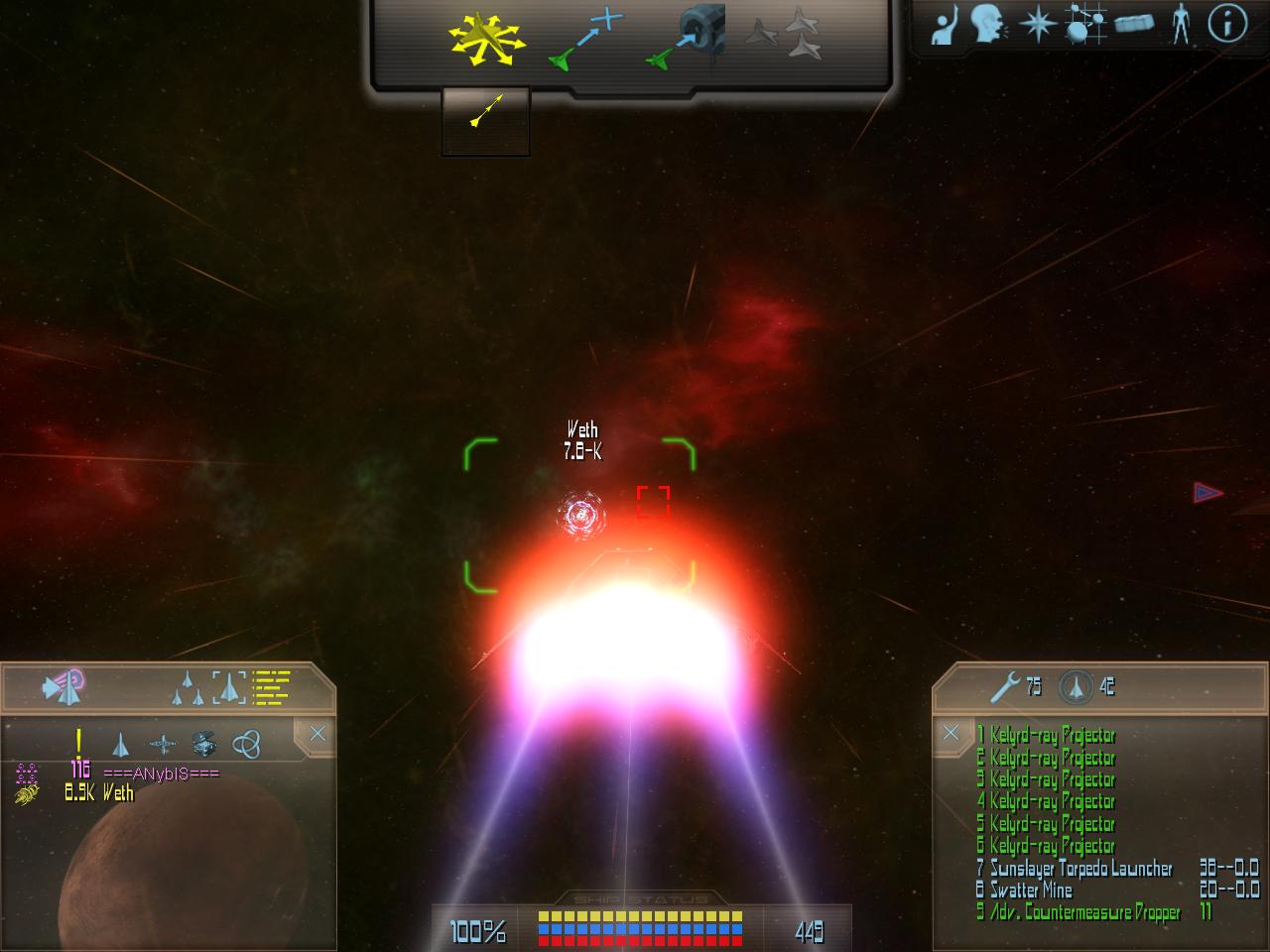Image resolution: width=1270 pixels, height=952 pixels.
Task: Open the standing humanoid character icon
Action: (x=1180, y=24)
